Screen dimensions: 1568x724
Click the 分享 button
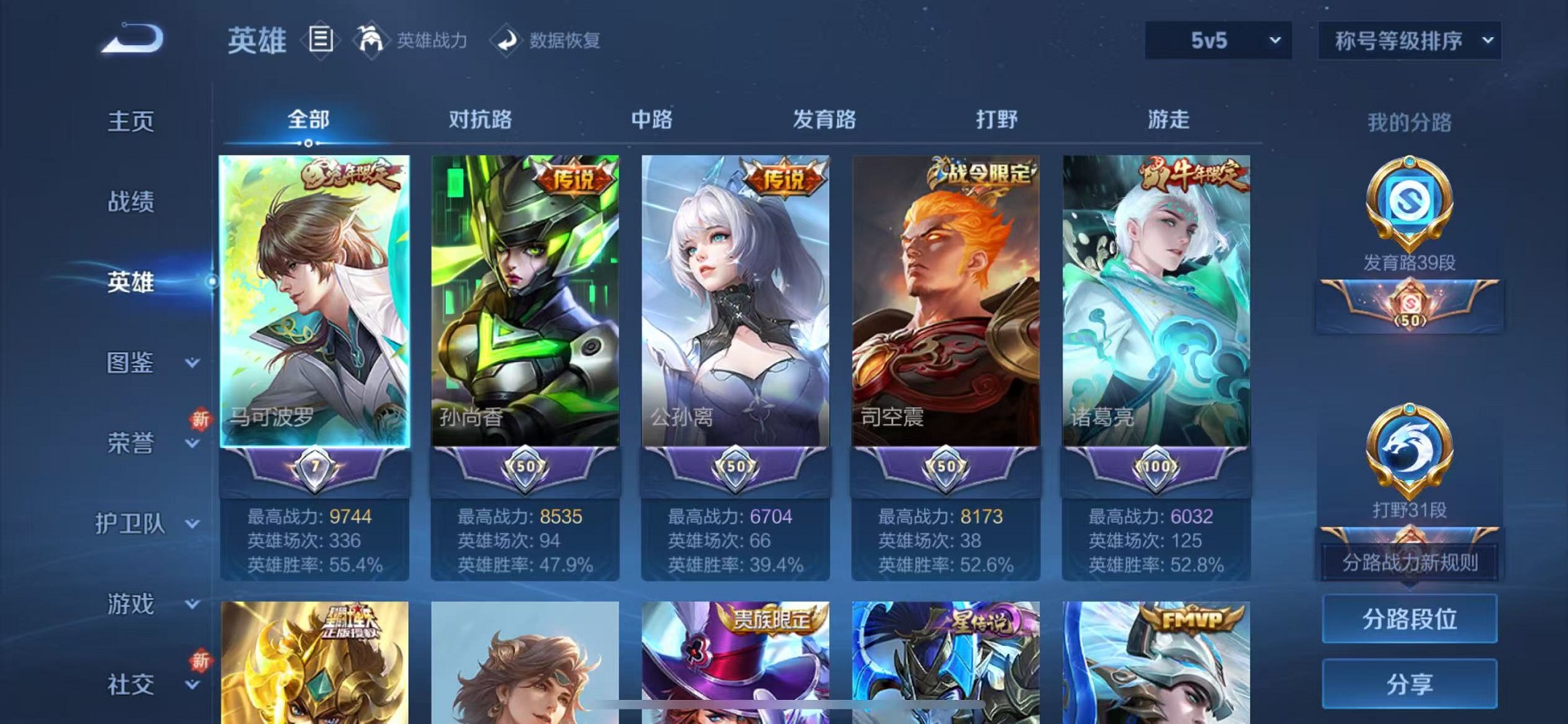click(x=1408, y=683)
